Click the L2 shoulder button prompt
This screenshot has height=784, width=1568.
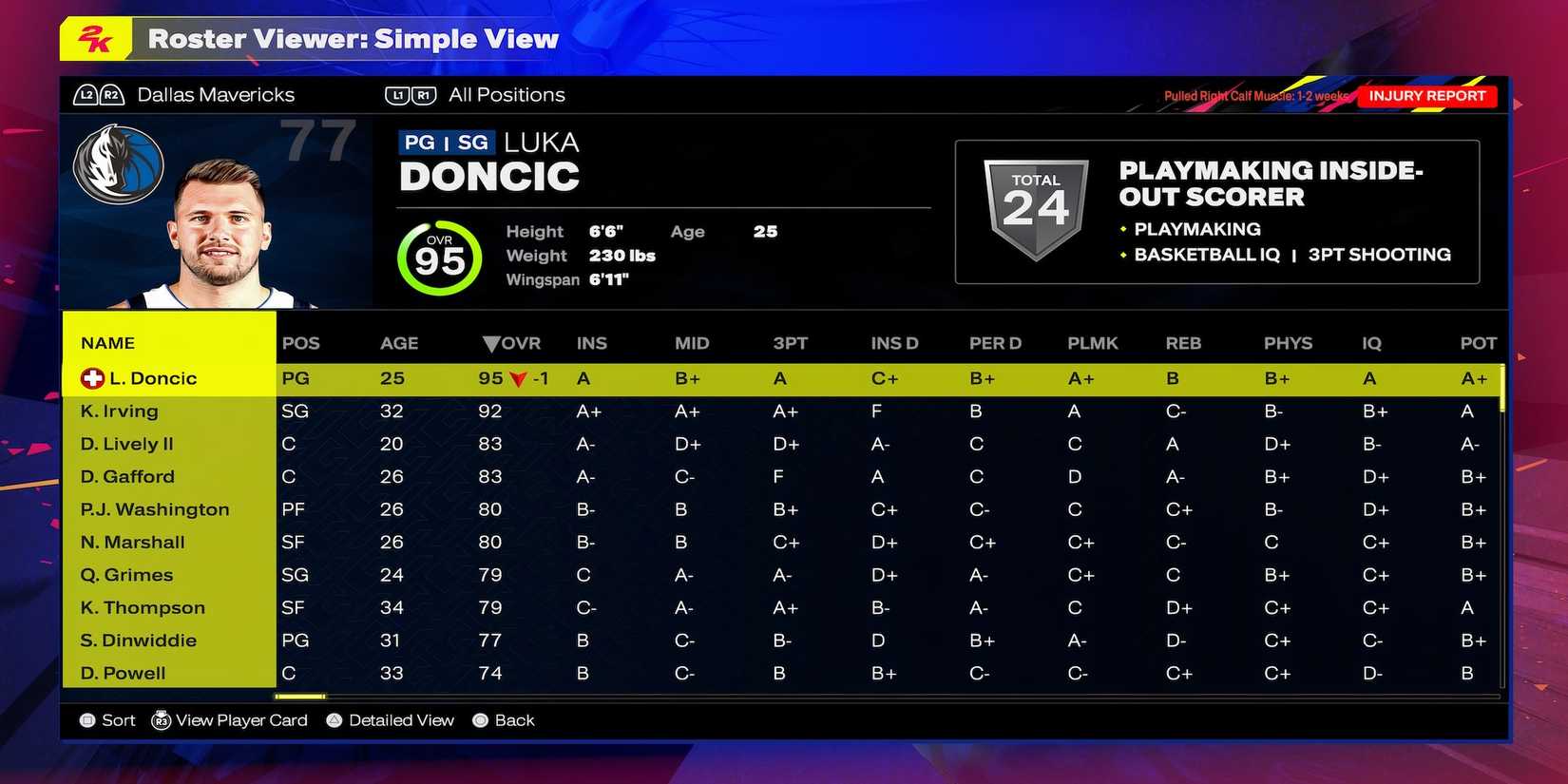point(86,94)
